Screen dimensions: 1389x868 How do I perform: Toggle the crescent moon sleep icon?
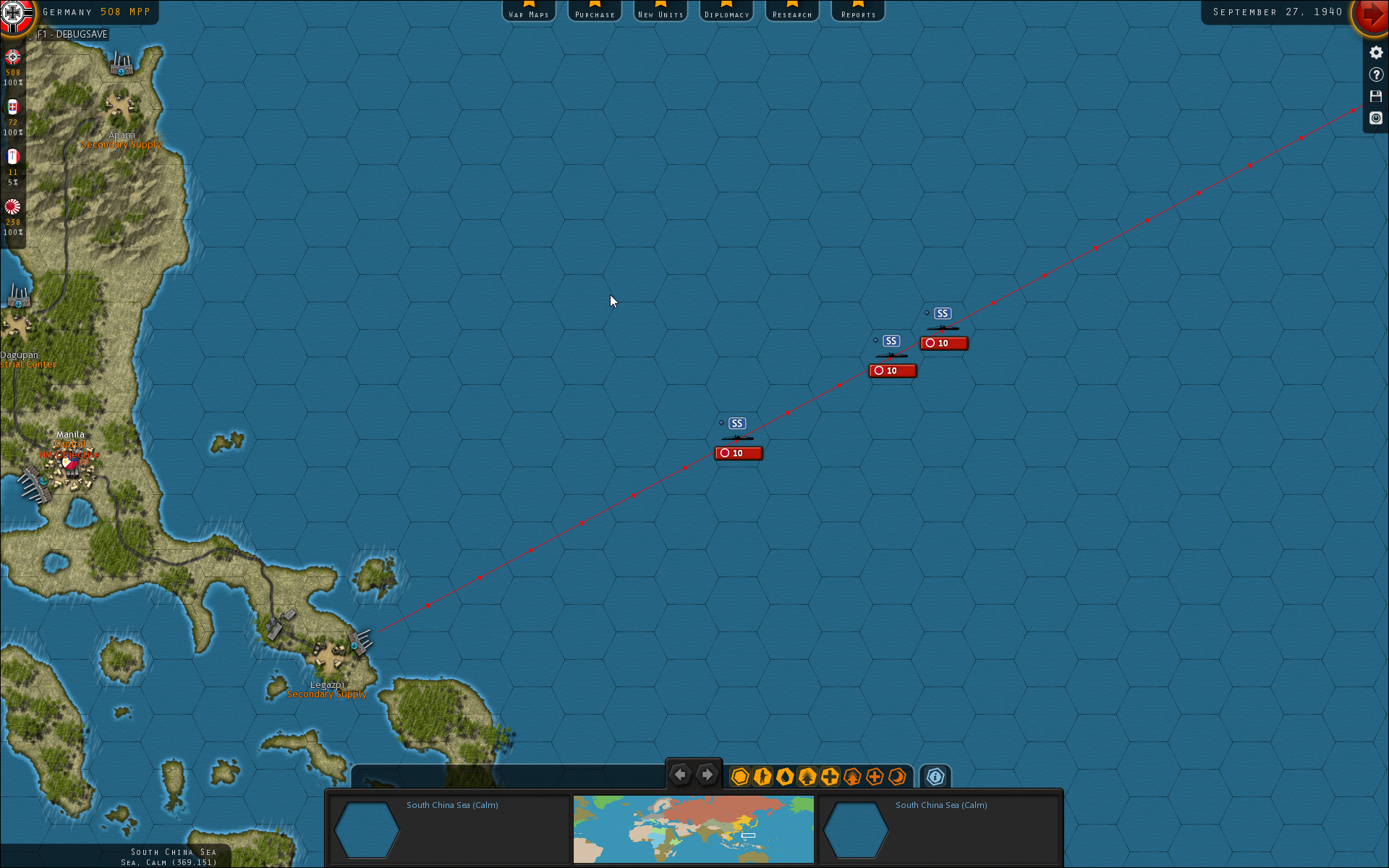897,776
